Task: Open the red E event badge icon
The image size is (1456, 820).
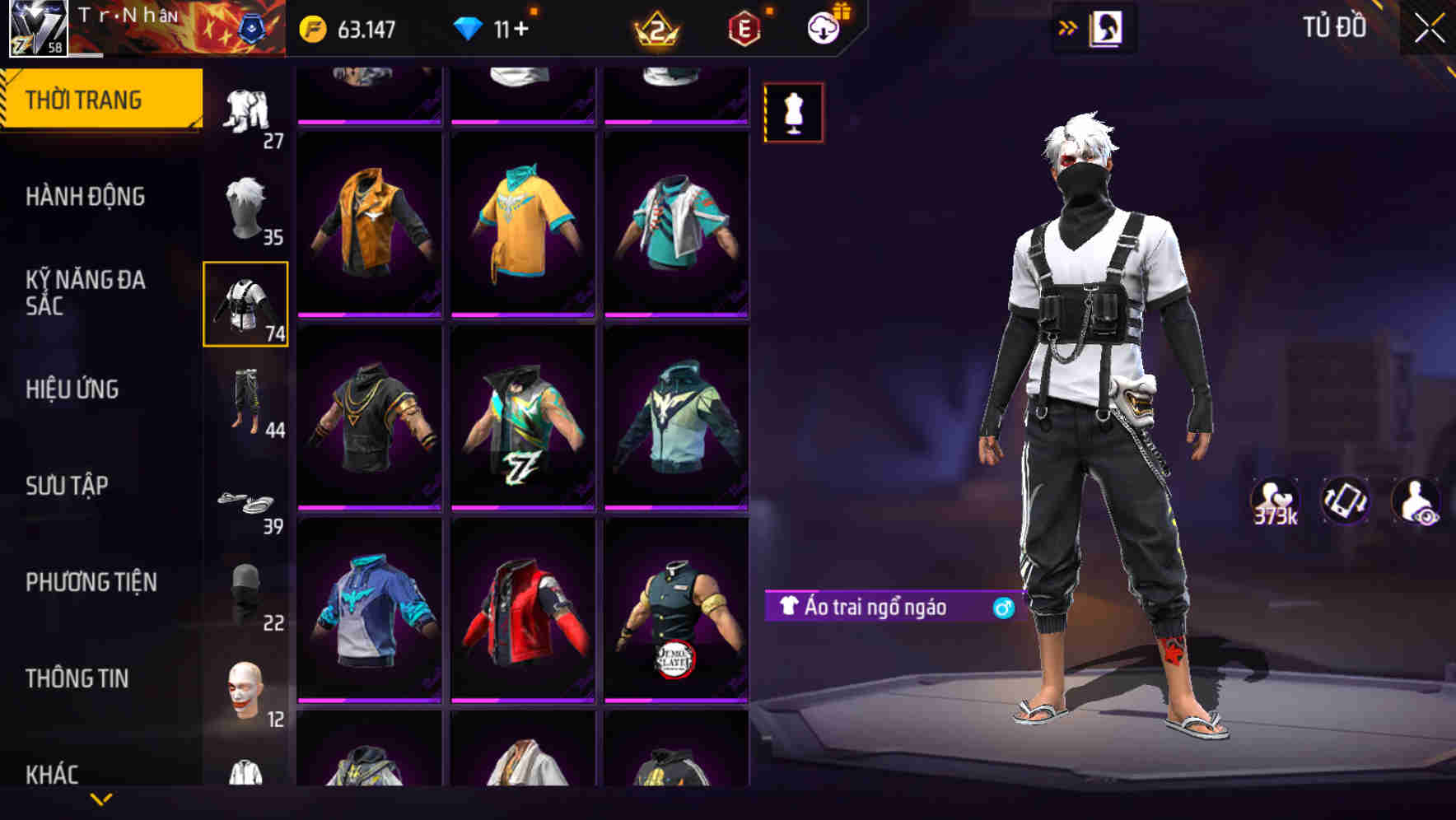Action: 745,26
